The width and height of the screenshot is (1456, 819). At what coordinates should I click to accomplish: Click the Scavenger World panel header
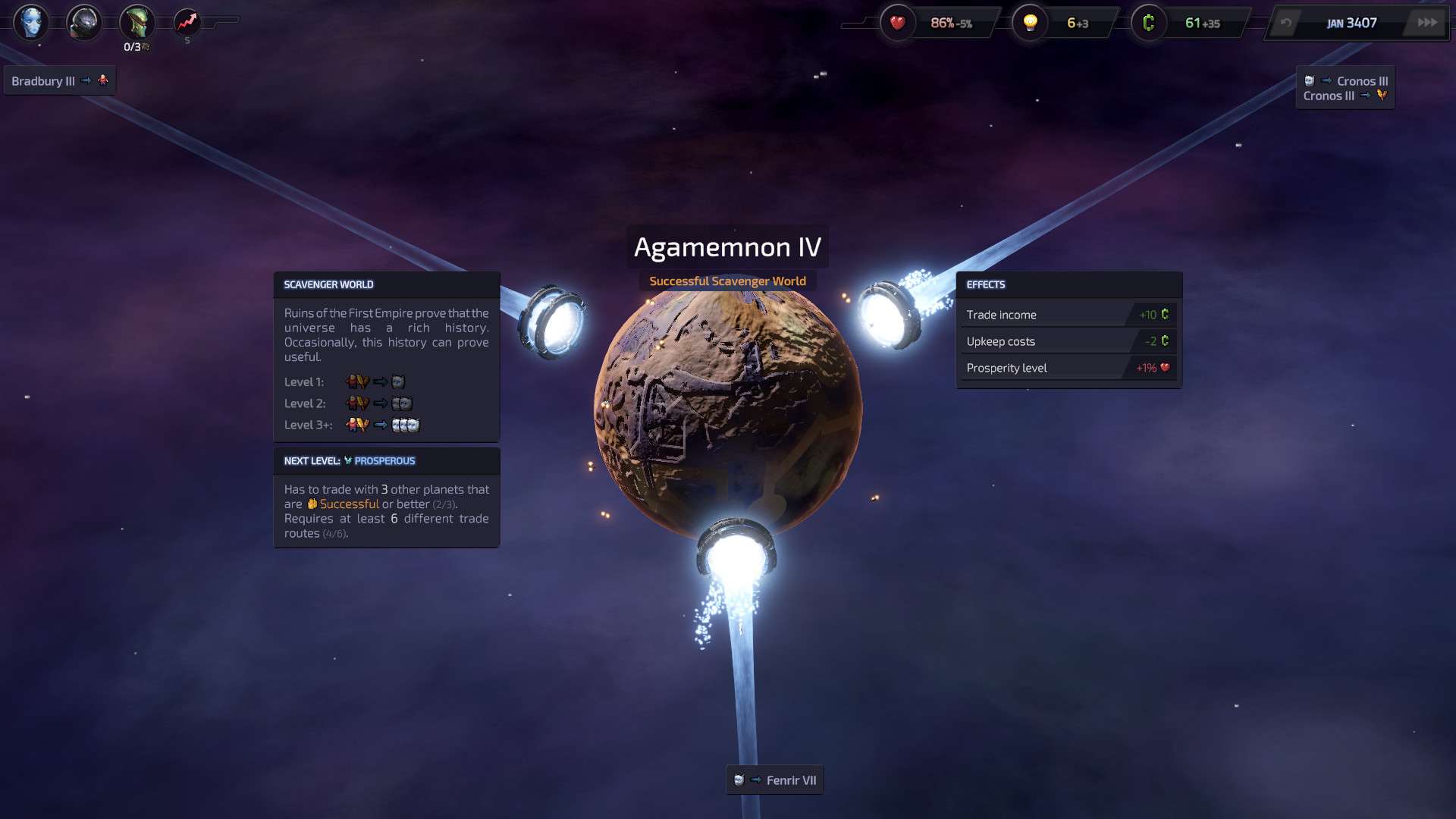386,284
